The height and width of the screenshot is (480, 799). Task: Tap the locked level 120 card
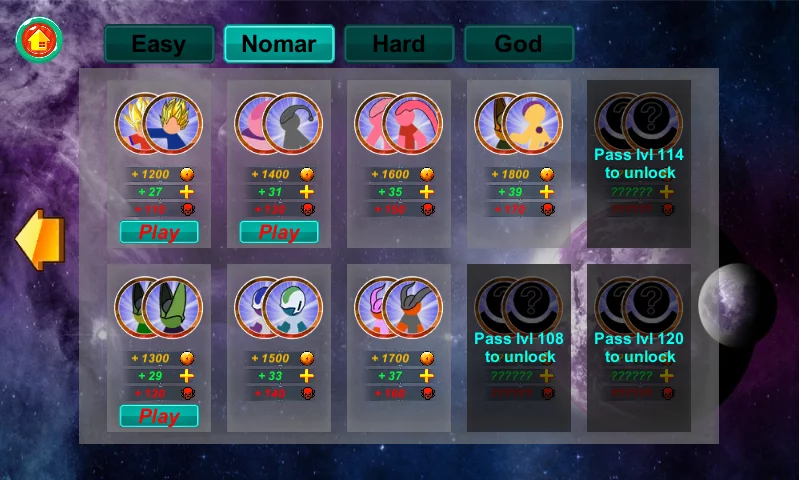click(x=639, y=348)
